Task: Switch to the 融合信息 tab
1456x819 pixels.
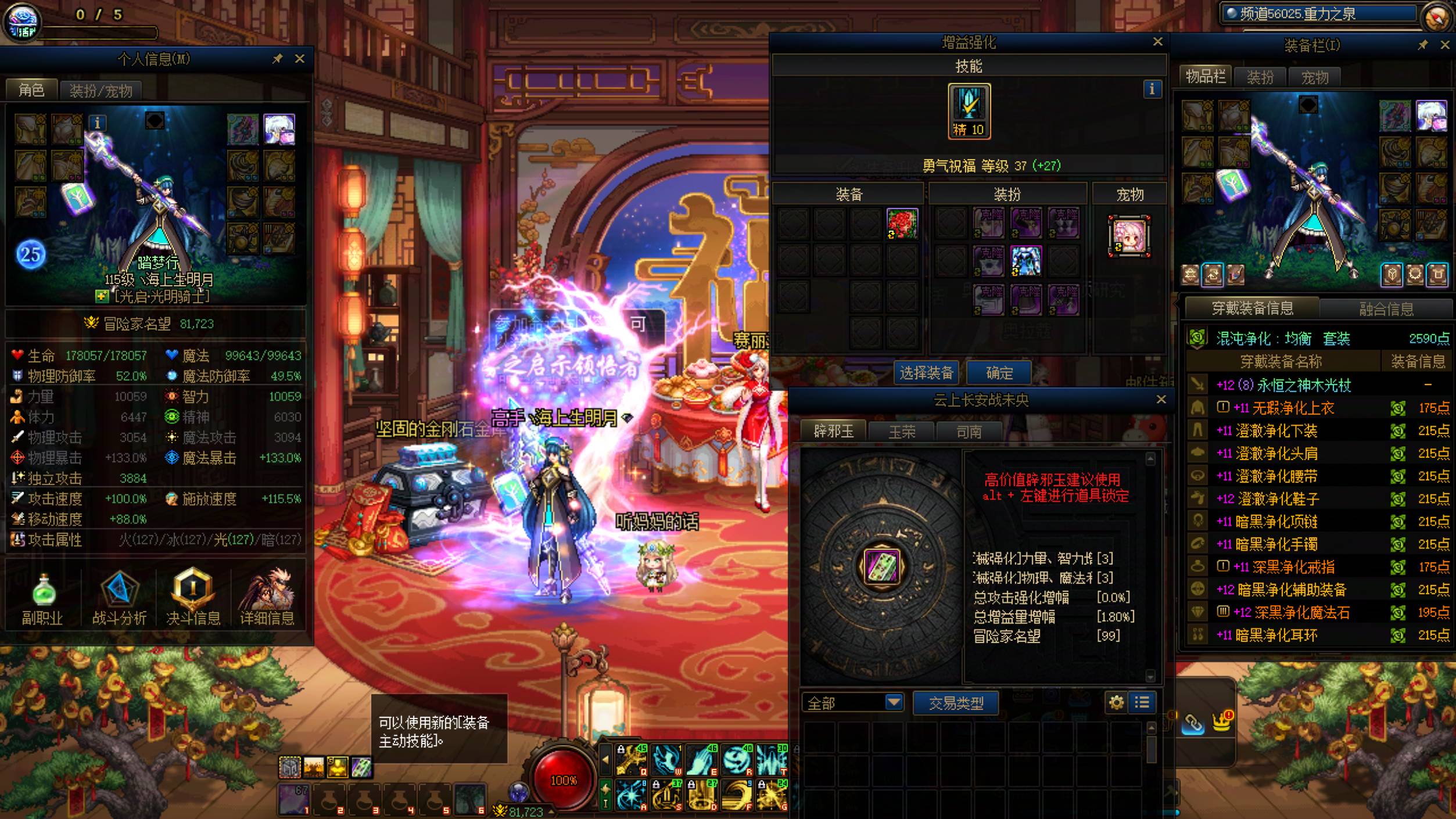Action: coord(1386,308)
